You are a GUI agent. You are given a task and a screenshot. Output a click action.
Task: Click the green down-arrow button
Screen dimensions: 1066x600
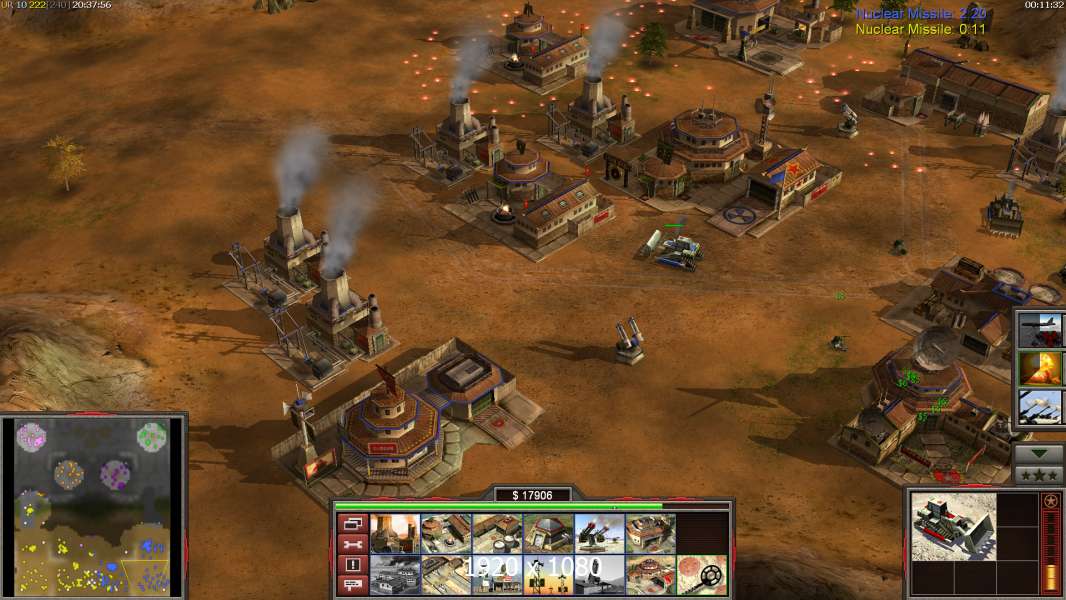(x=1039, y=454)
